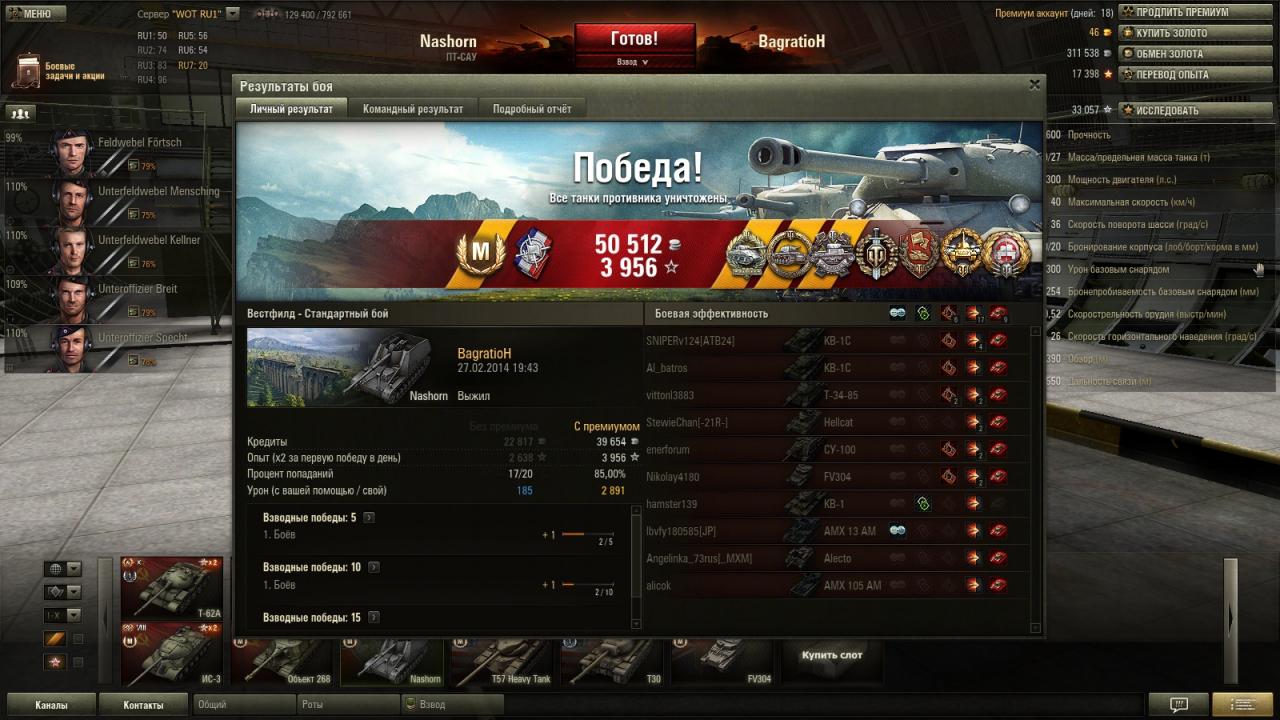Image resolution: width=1280 pixels, height=720 pixels.
Task: Open the Меню button
Action: pyautogui.click(x=29, y=13)
